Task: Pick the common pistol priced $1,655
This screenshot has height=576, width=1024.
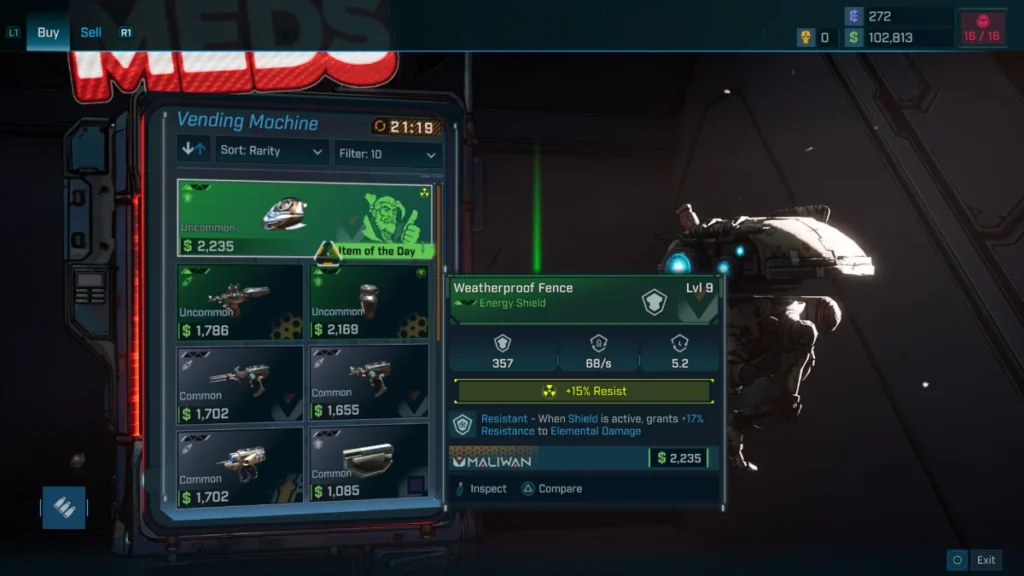Action: pyautogui.click(x=369, y=382)
